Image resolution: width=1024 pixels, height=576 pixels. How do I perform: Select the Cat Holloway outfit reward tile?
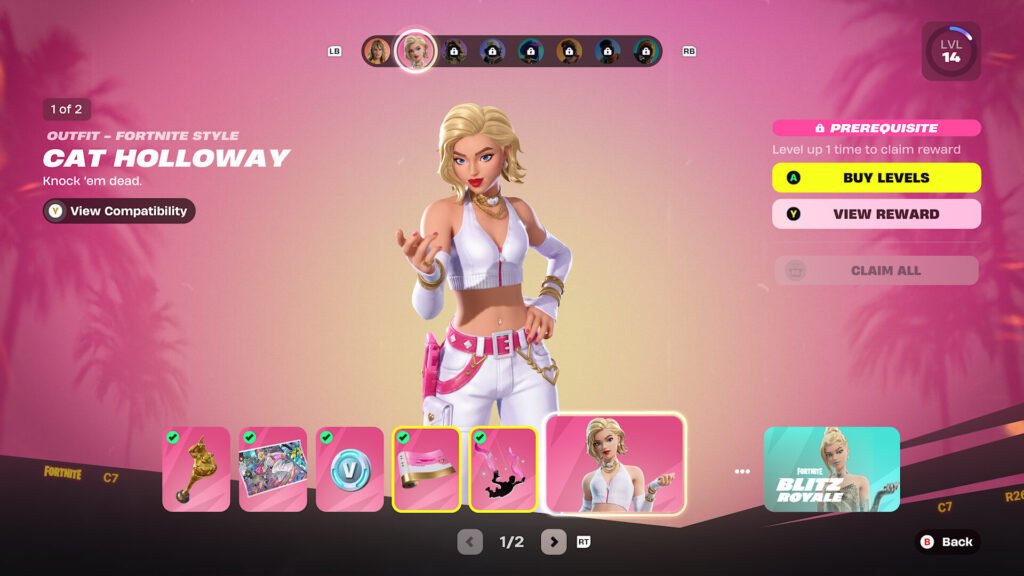pyautogui.click(x=615, y=465)
